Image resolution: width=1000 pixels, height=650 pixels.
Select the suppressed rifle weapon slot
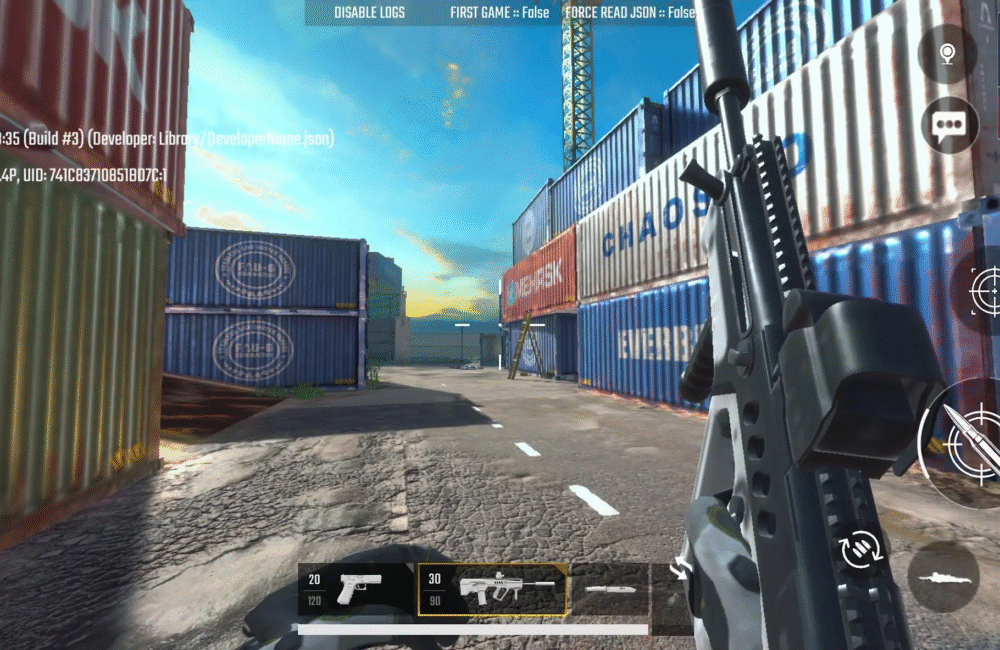493,589
